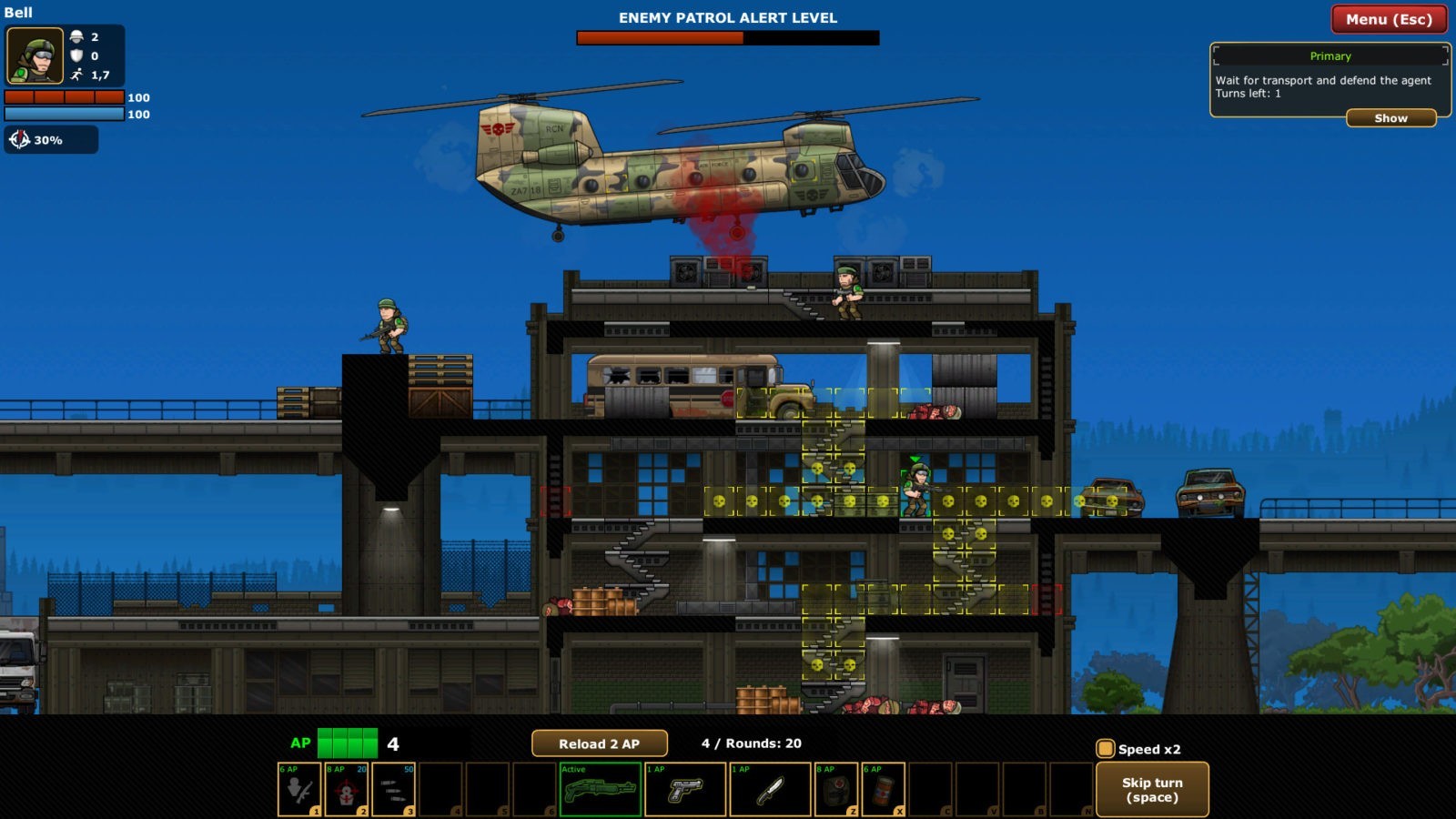This screenshot has height=819, width=1456.
Task: Click Show on the Primary objective
Action: point(1390,118)
